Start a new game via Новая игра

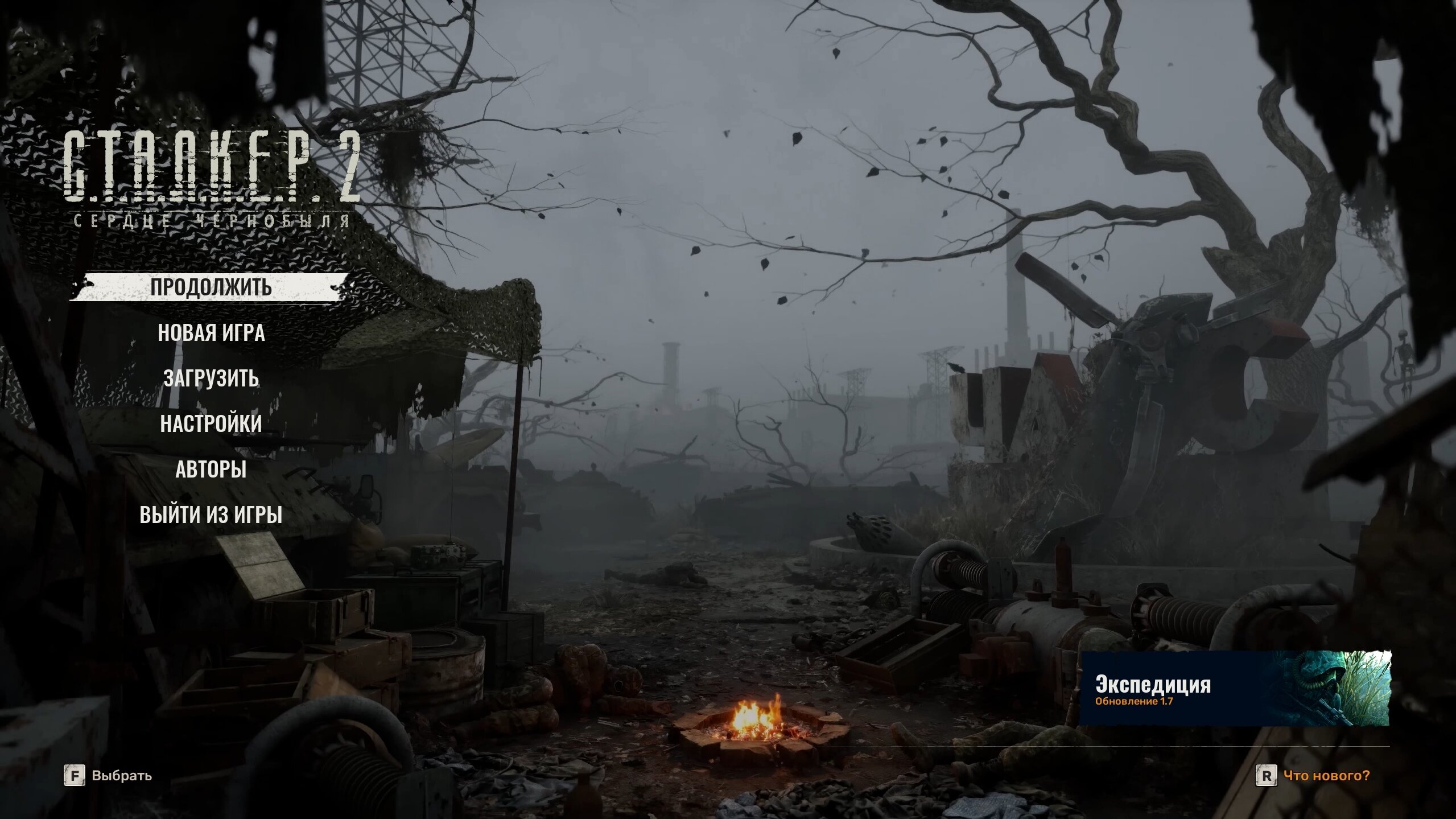211,333
